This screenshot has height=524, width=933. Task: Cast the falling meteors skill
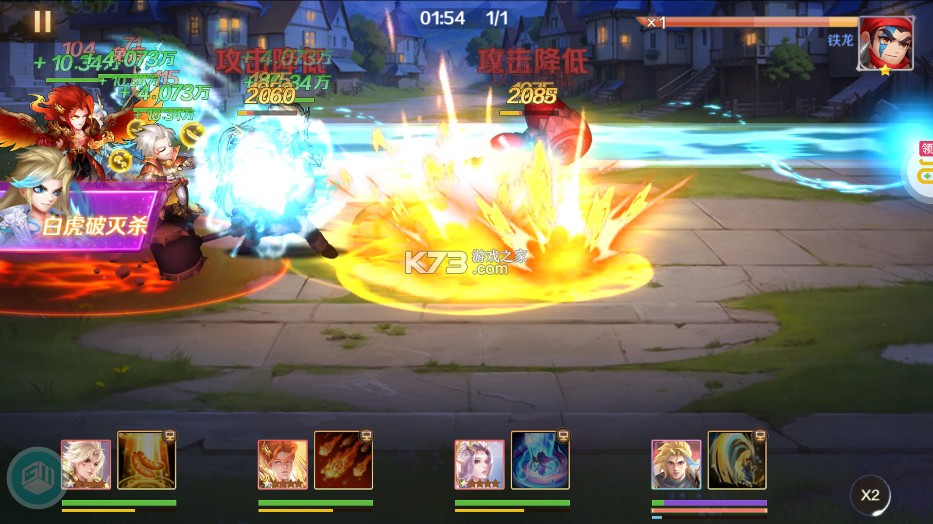pos(343,460)
